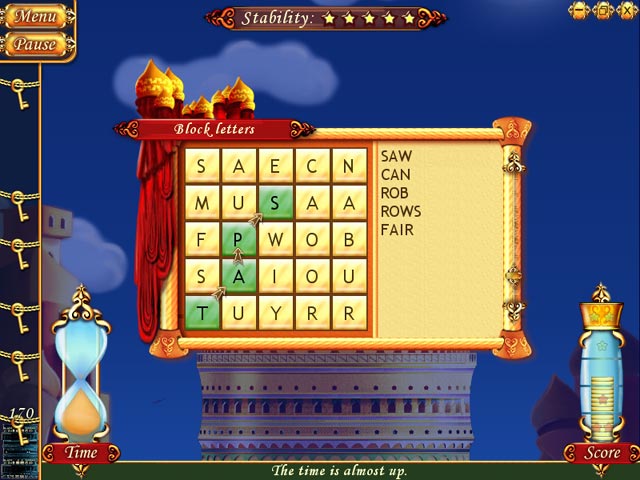Minimize the game window
The height and width of the screenshot is (480, 640).
pyautogui.click(x=579, y=11)
